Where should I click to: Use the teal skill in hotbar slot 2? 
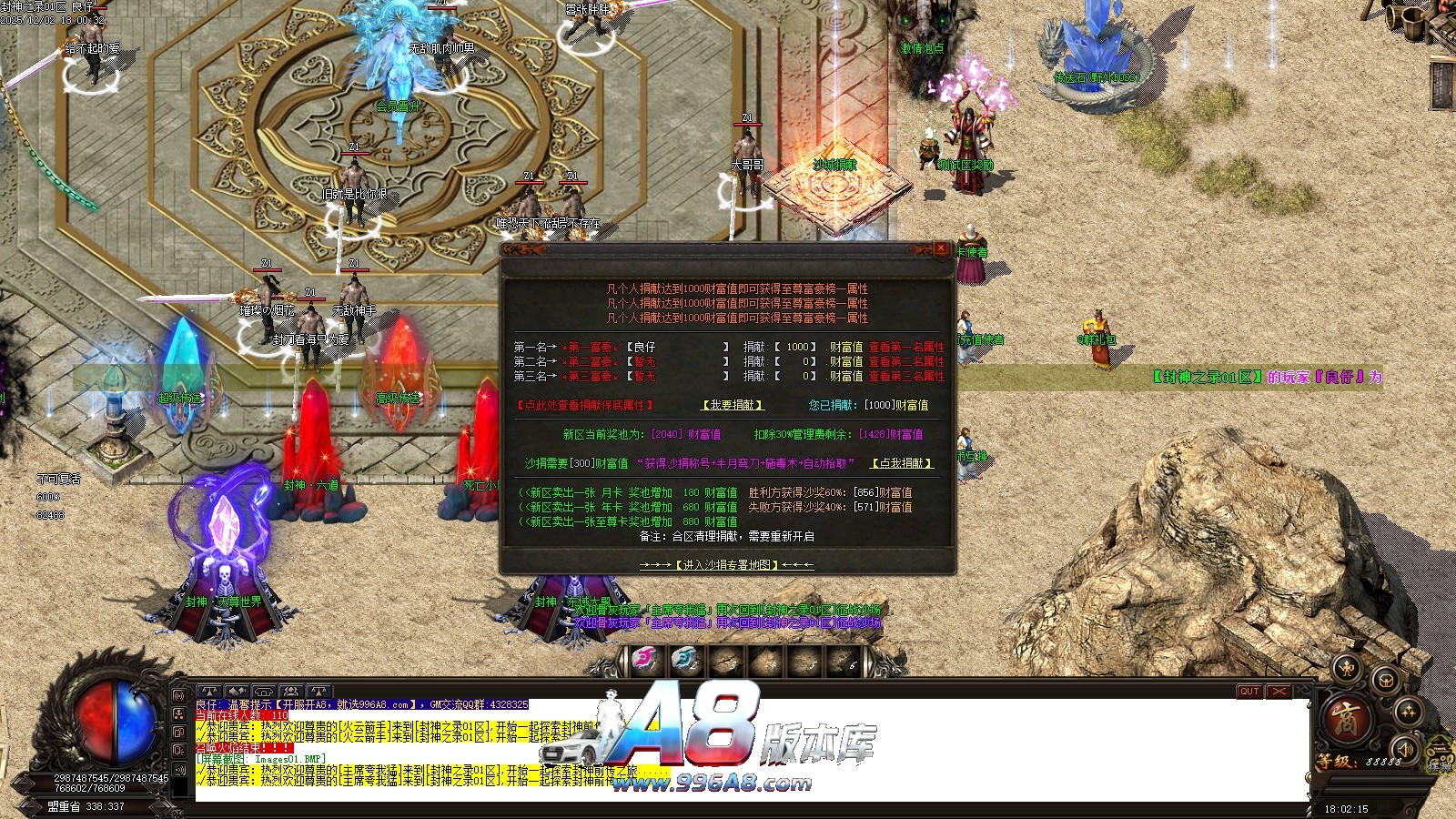[685, 661]
